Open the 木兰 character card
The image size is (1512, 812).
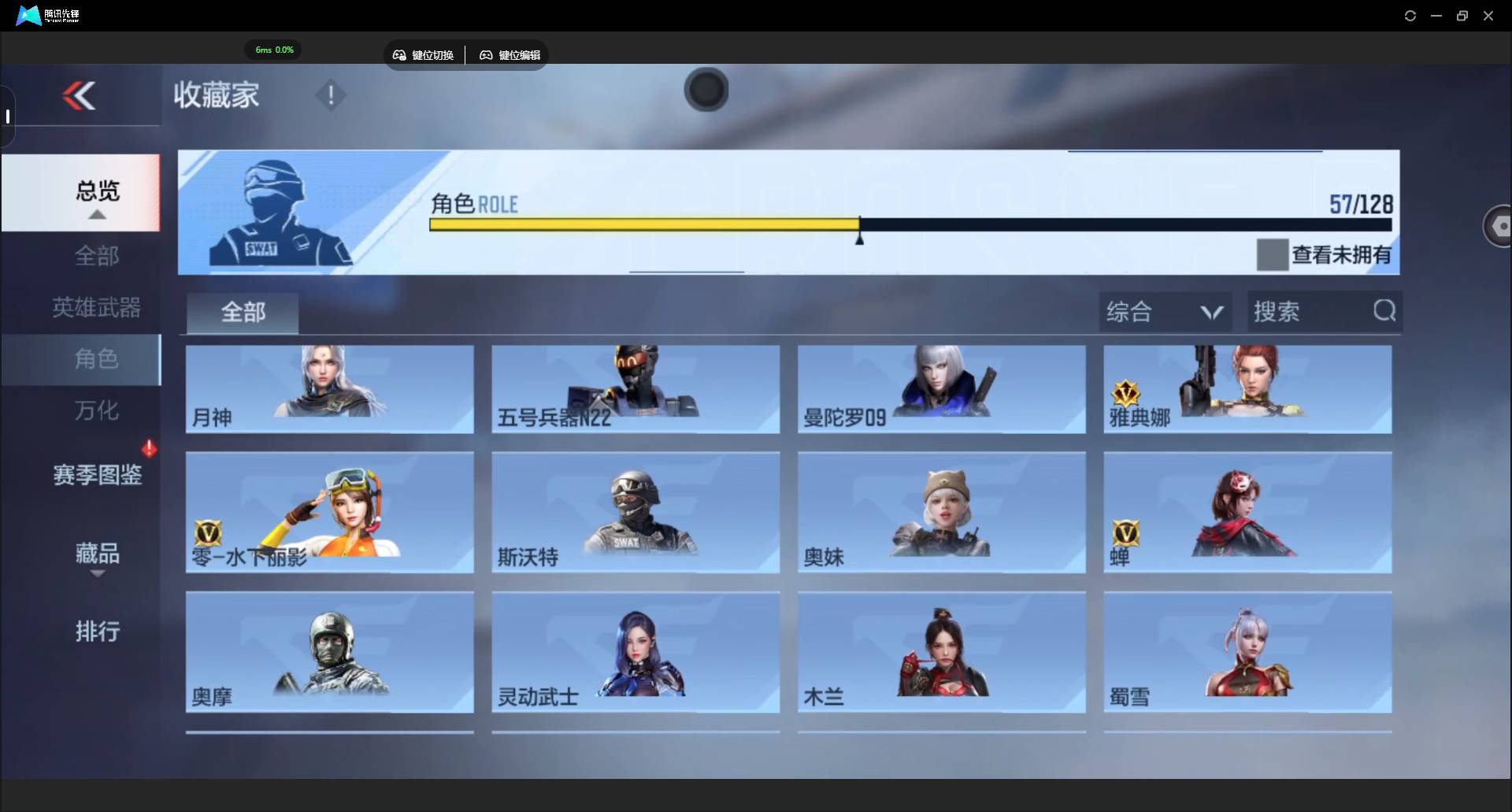pyautogui.click(x=941, y=652)
